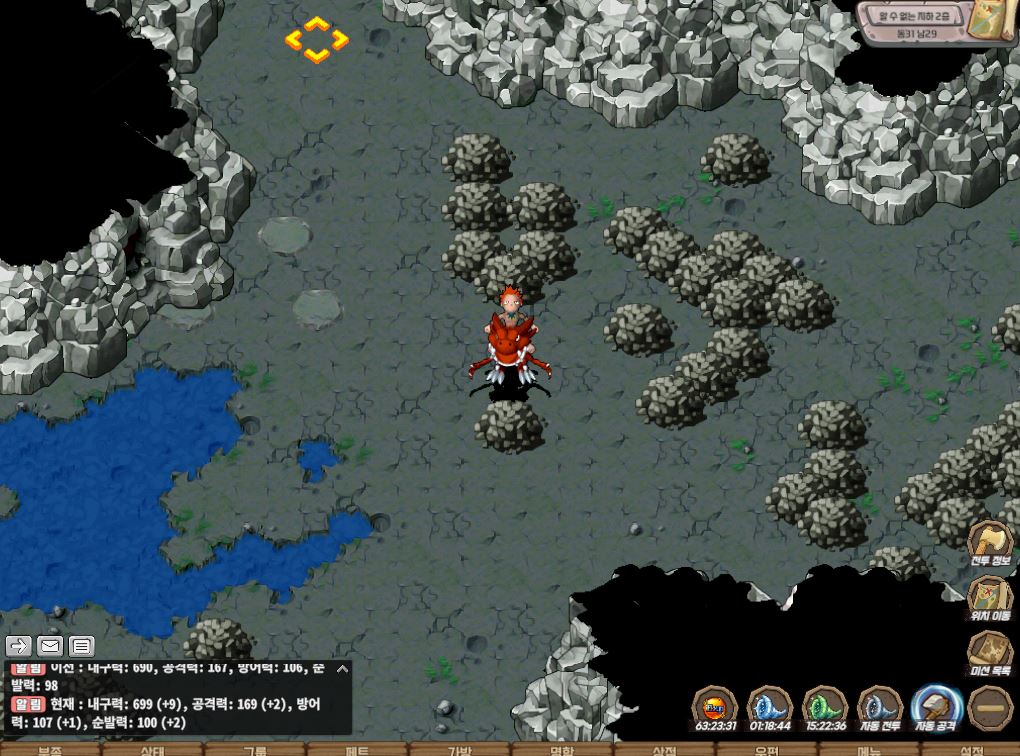Open the 메뉴 menu tab
Image resolution: width=1020 pixels, height=756 pixels.
868,750
